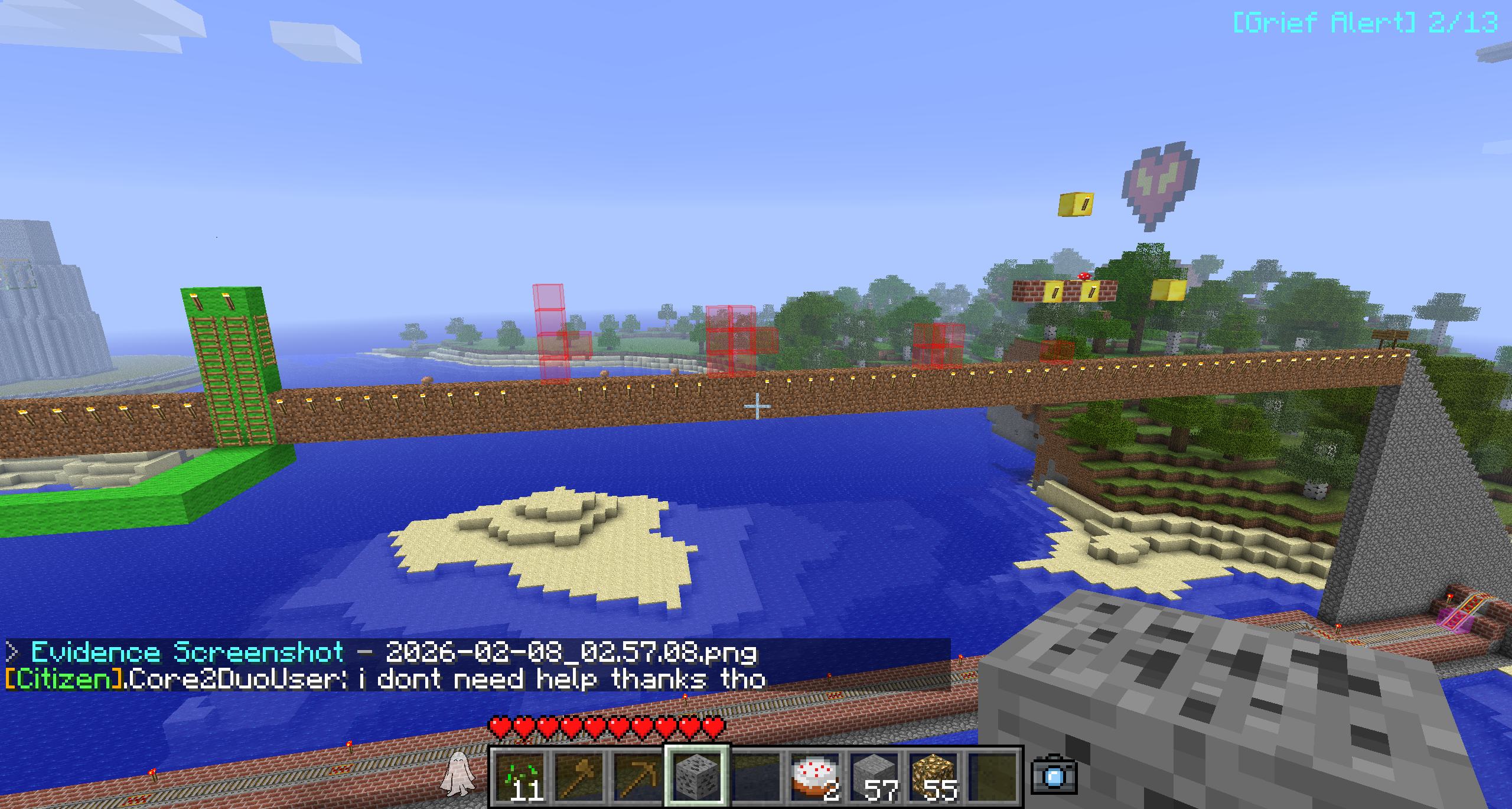Choose the wooden pickaxe slot
Image resolution: width=1512 pixels, height=809 pixels.
pyautogui.click(x=638, y=776)
